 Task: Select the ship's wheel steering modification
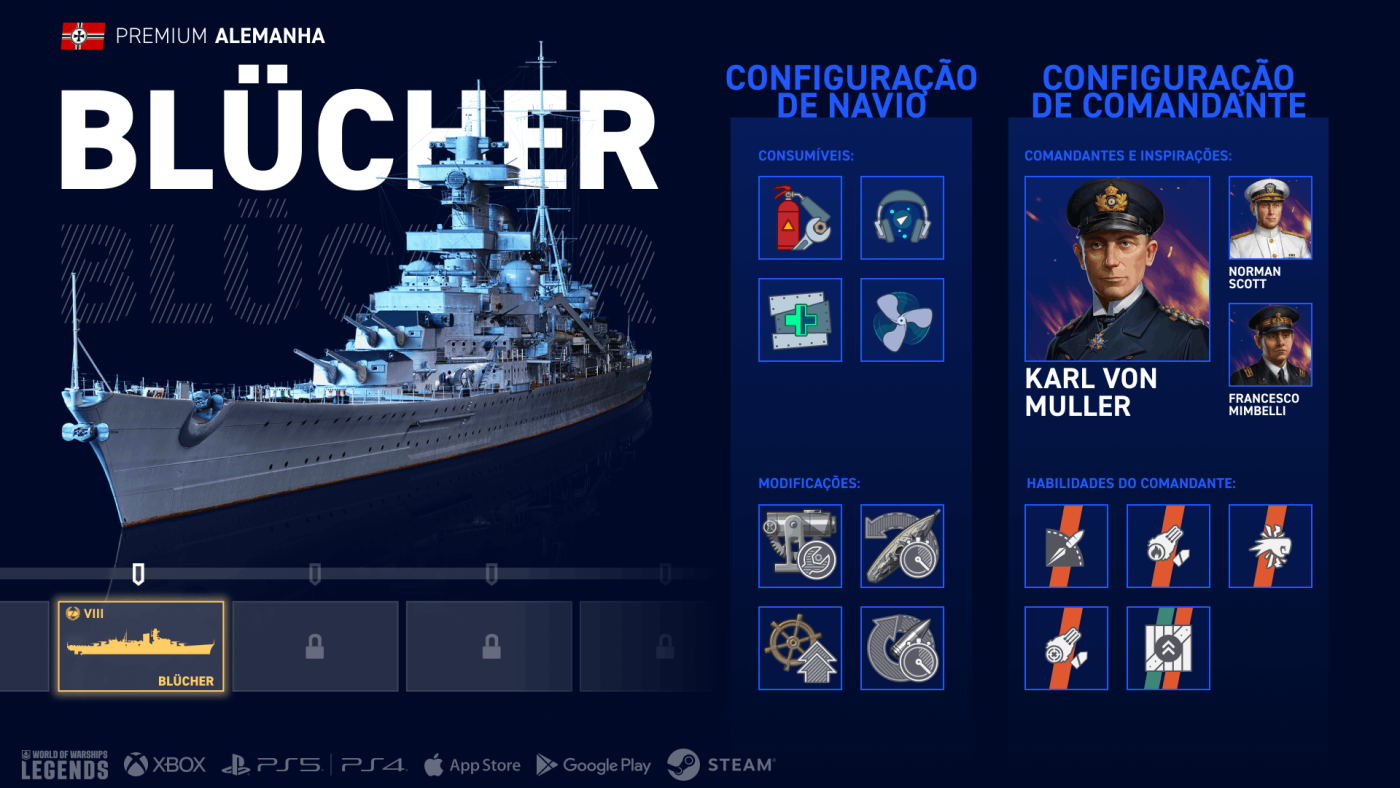pos(800,648)
